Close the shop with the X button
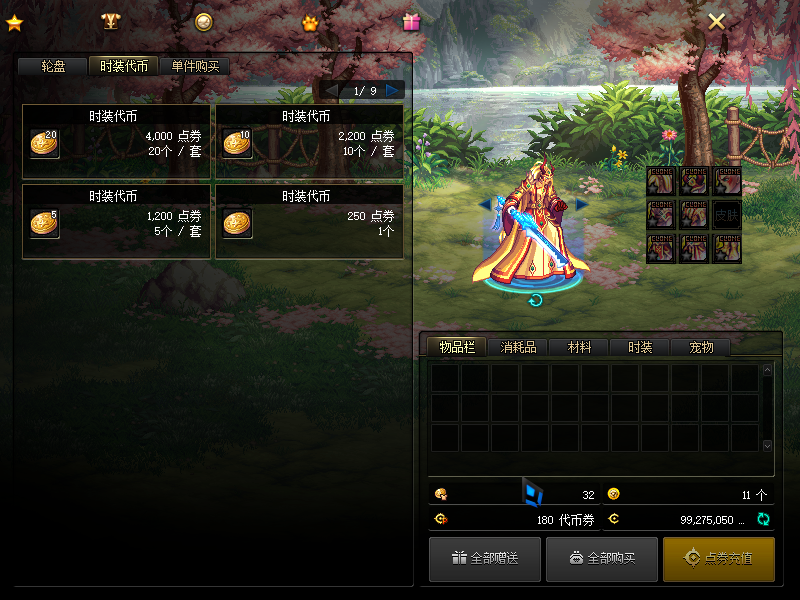 tap(717, 21)
